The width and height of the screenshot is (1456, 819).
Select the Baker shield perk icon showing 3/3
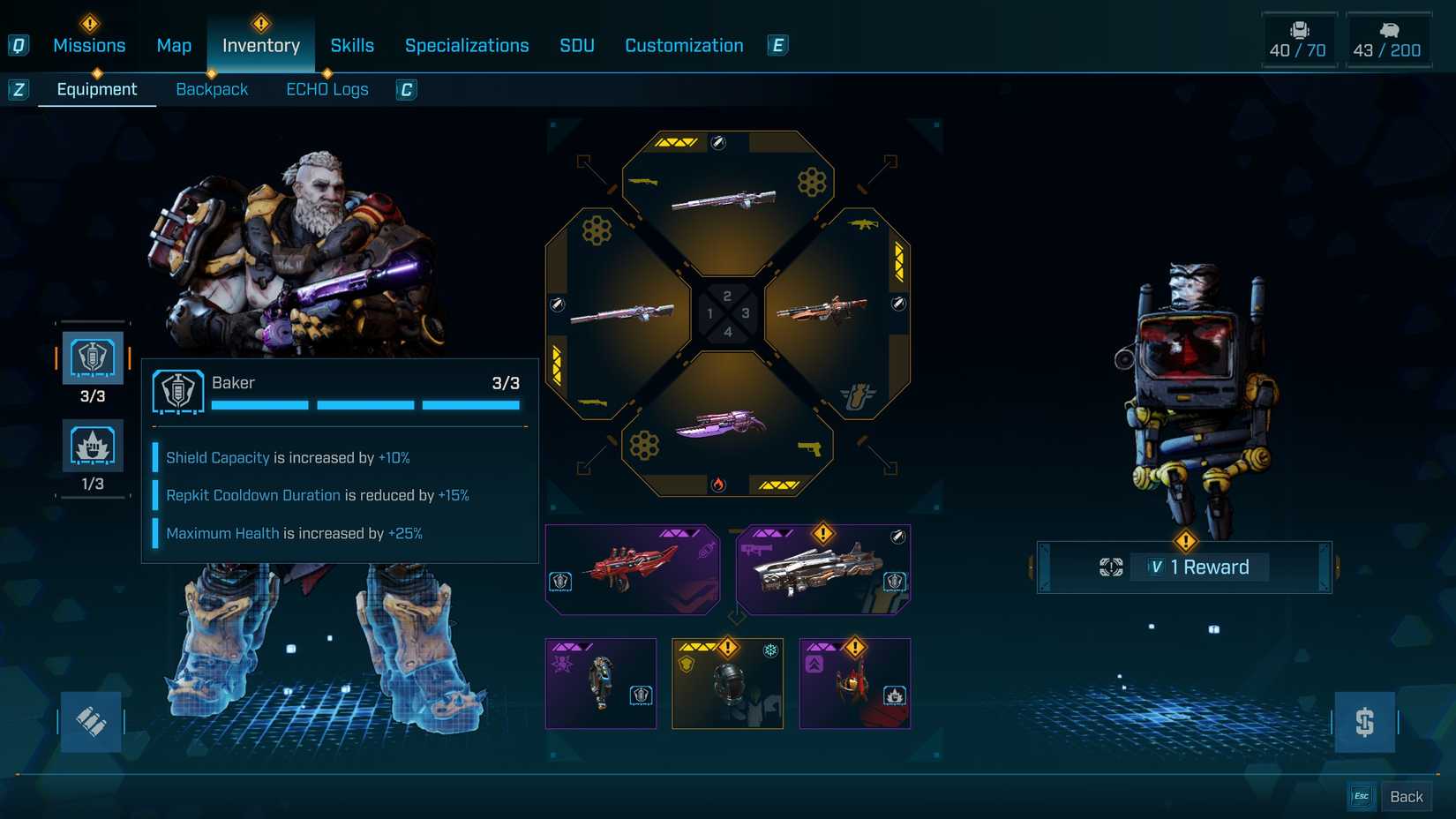coord(93,358)
